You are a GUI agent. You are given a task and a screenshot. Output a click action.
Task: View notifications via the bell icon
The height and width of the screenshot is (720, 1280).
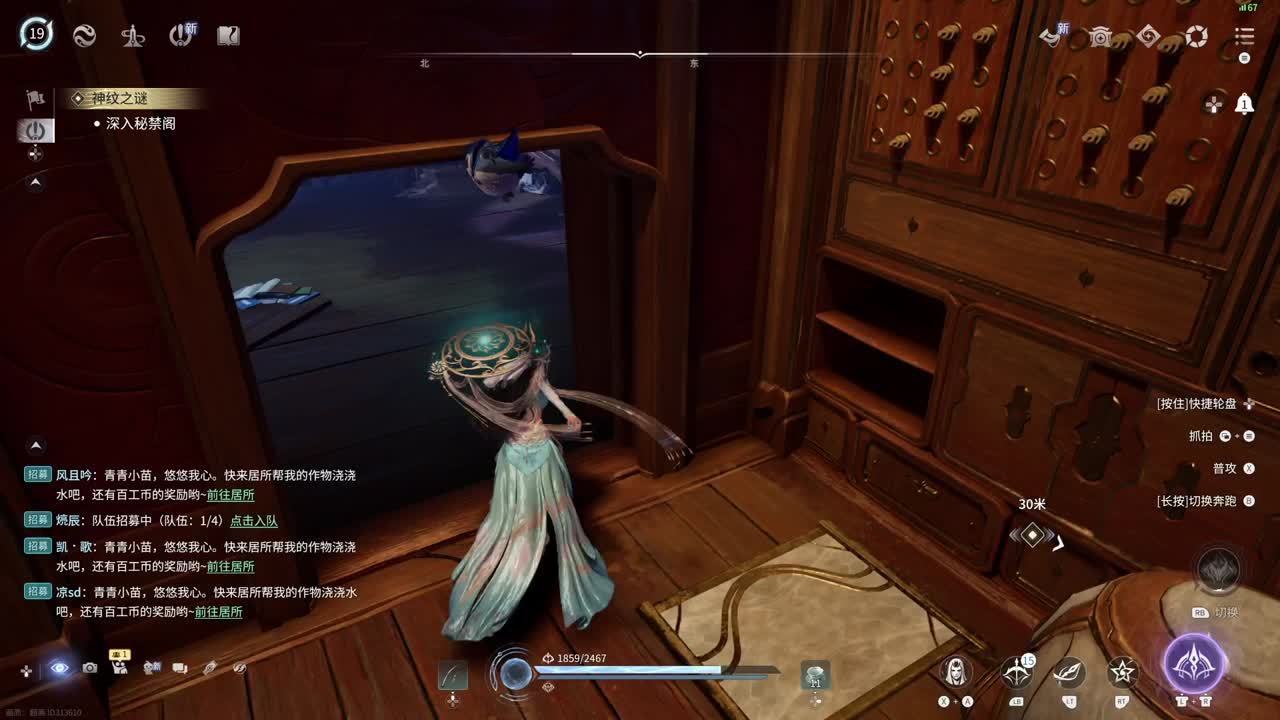[1244, 103]
